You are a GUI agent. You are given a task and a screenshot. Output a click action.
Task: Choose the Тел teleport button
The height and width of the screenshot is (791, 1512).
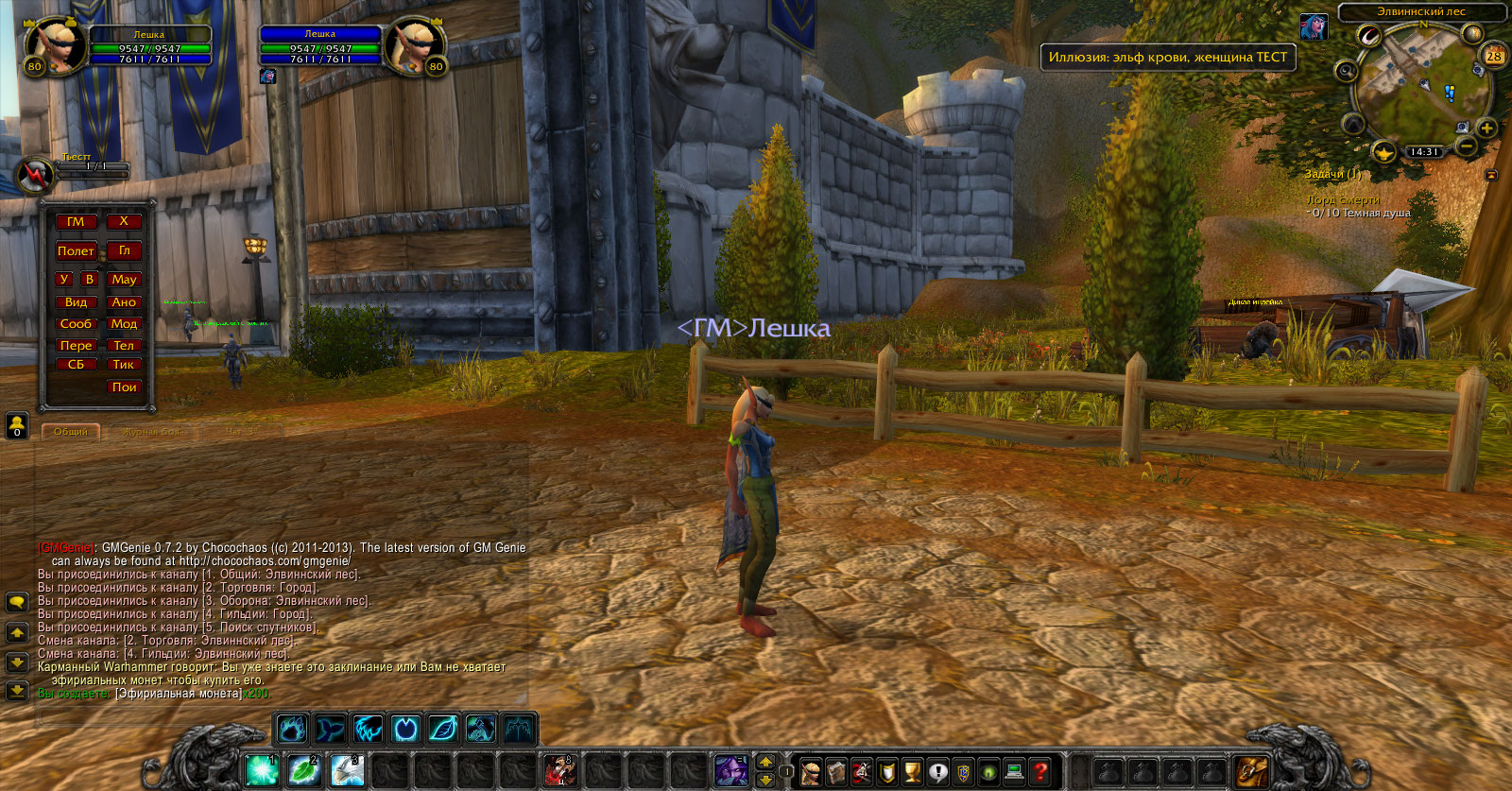coord(124,346)
